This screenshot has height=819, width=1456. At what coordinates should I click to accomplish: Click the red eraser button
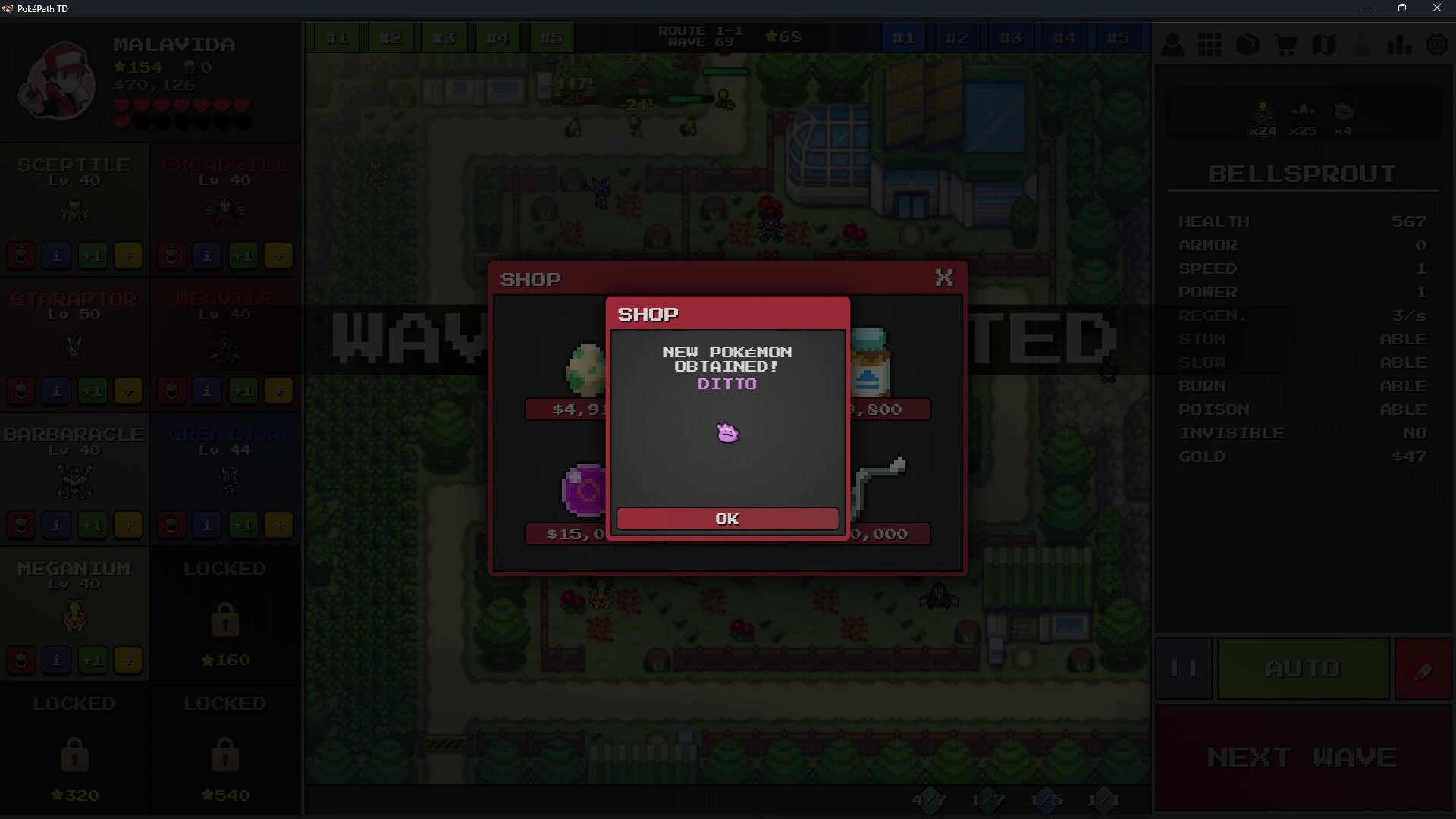click(1423, 670)
